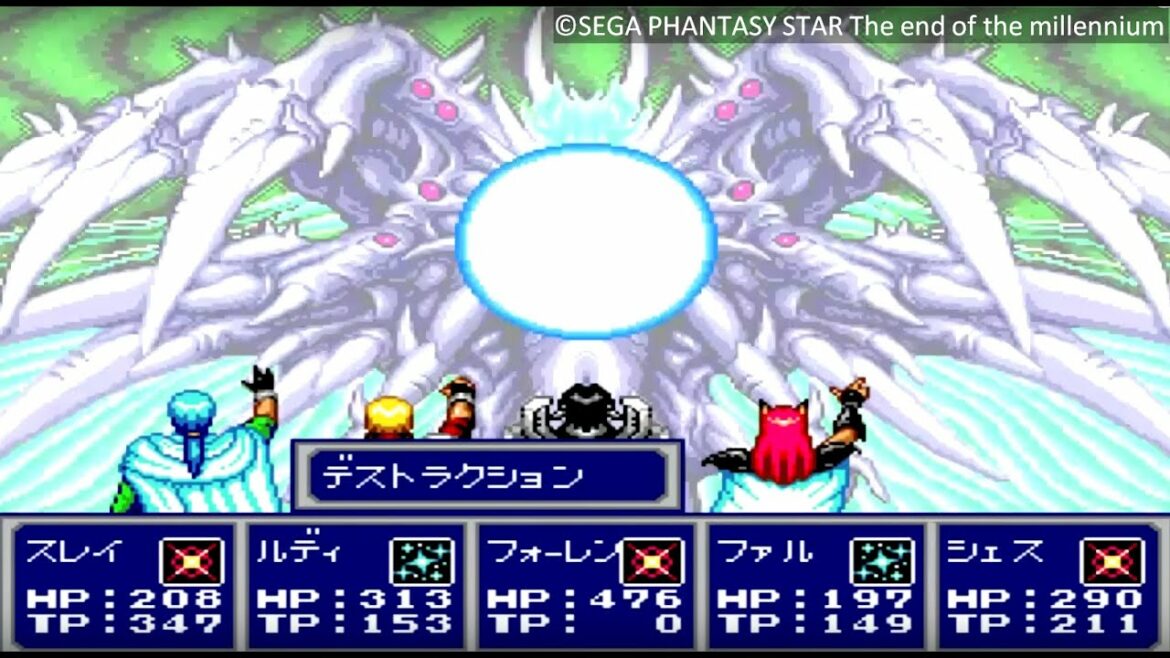The width and height of the screenshot is (1170, 658).
Task: Activate フォーレン's red attack command icon
Action: (652, 561)
